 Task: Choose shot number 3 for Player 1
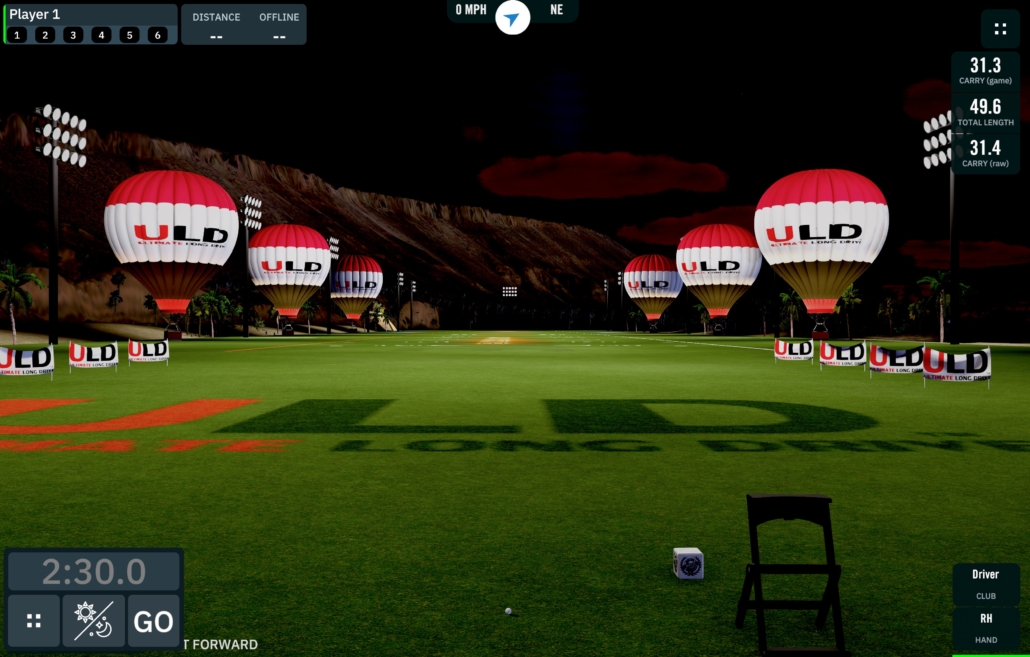coord(73,35)
